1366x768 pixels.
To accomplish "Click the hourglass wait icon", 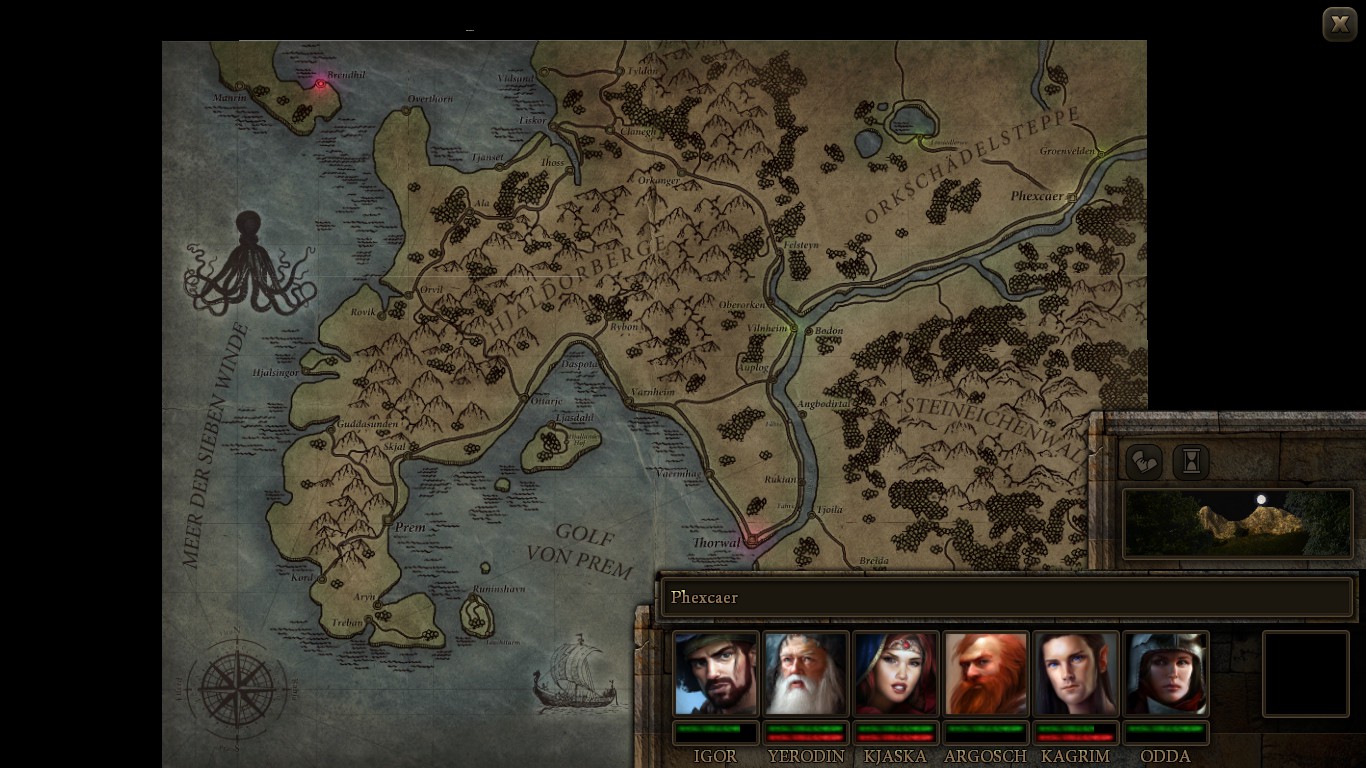I will [x=1191, y=462].
